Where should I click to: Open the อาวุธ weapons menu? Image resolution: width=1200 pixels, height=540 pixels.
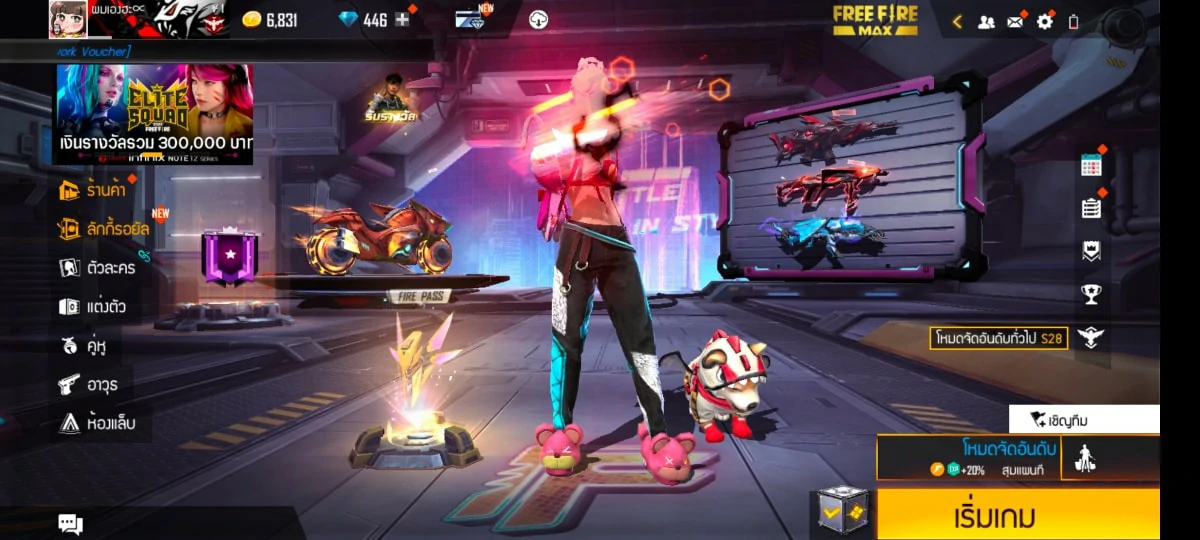(91, 384)
